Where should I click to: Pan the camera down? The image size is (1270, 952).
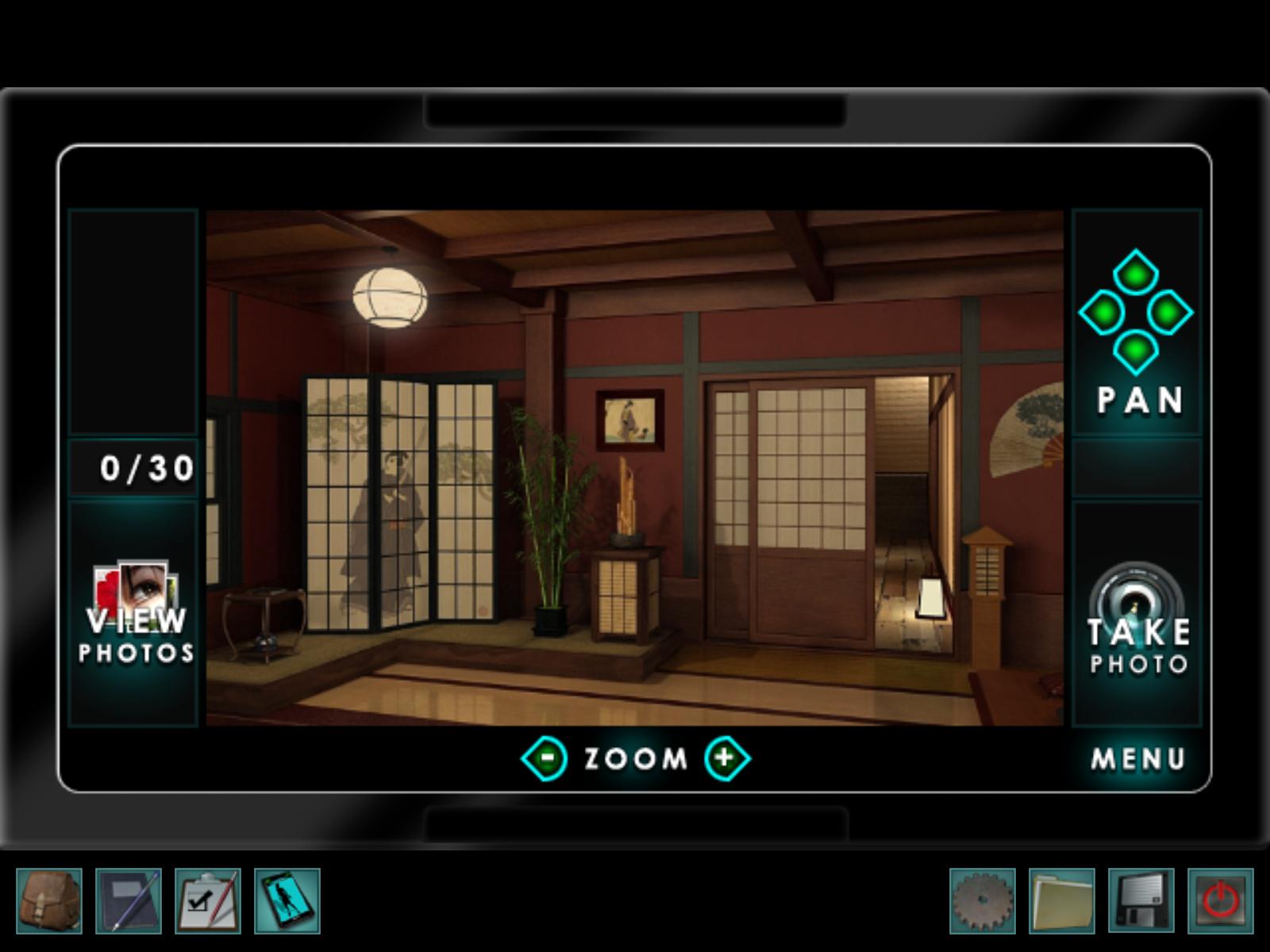coord(1135,350)
